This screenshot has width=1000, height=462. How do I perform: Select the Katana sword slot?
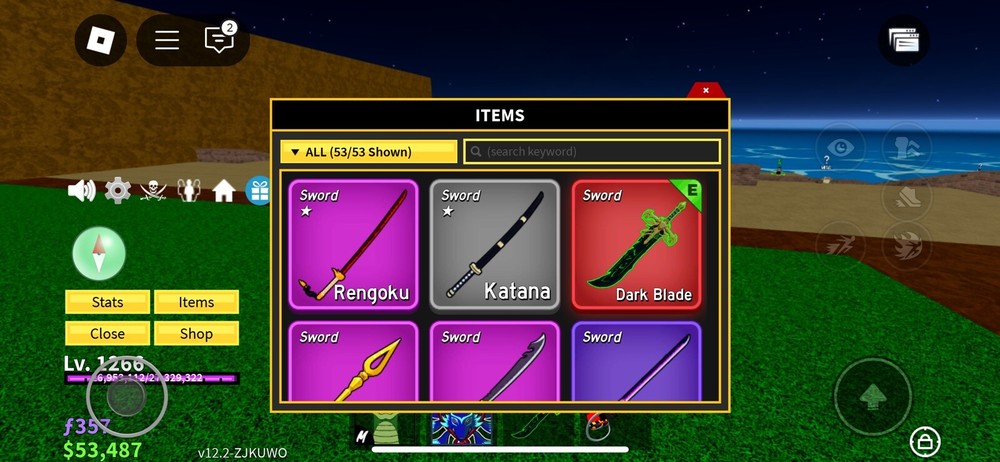tap(494, 245)
